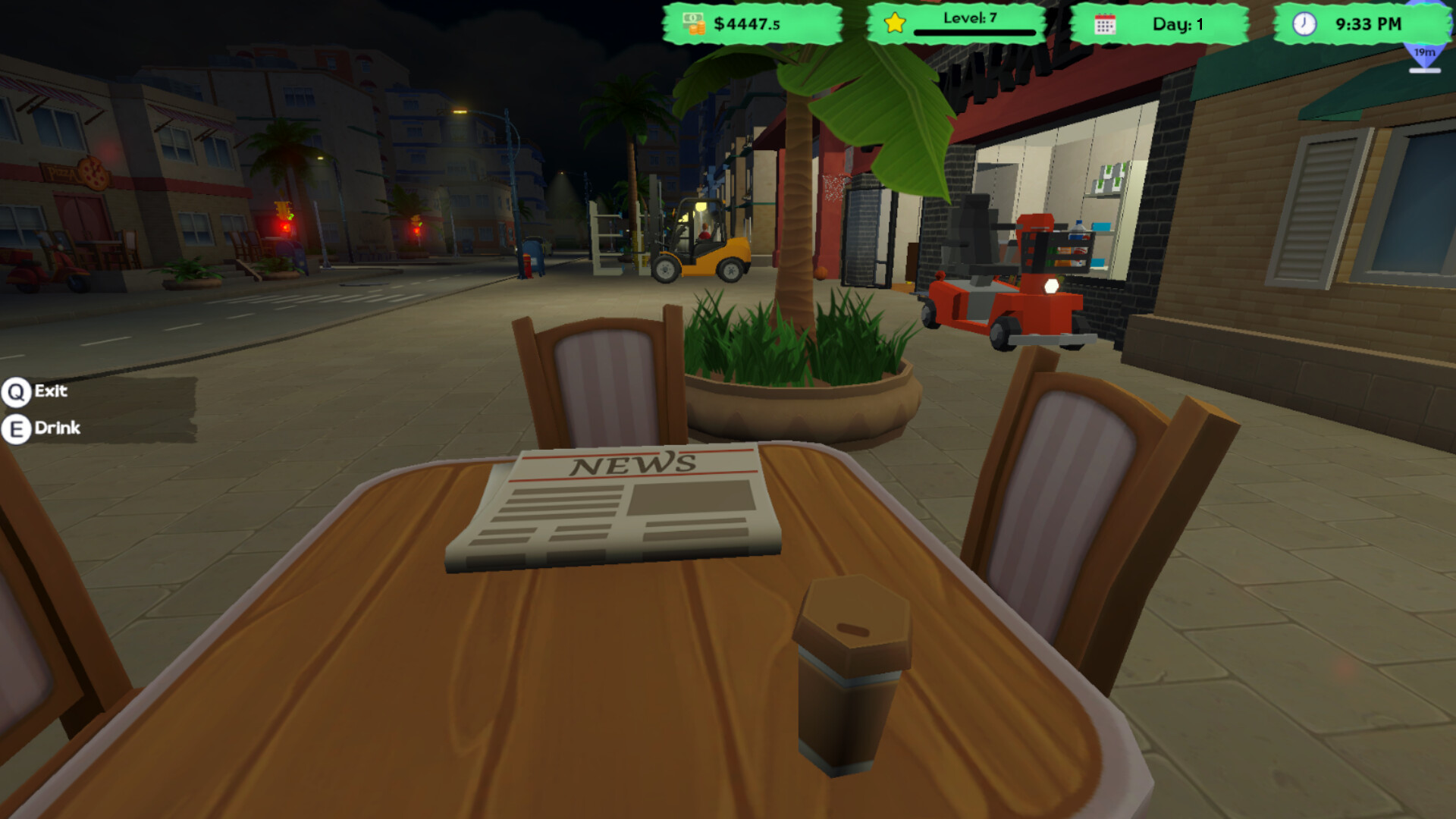Click the Exit label text

[49, 391]
